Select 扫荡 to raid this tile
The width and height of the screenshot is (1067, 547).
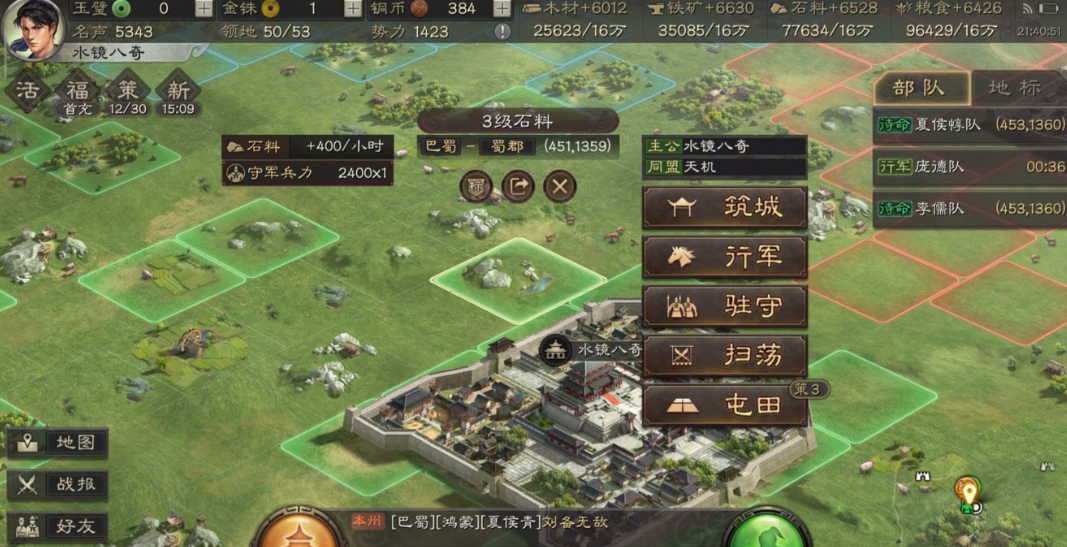click(724, 355)
